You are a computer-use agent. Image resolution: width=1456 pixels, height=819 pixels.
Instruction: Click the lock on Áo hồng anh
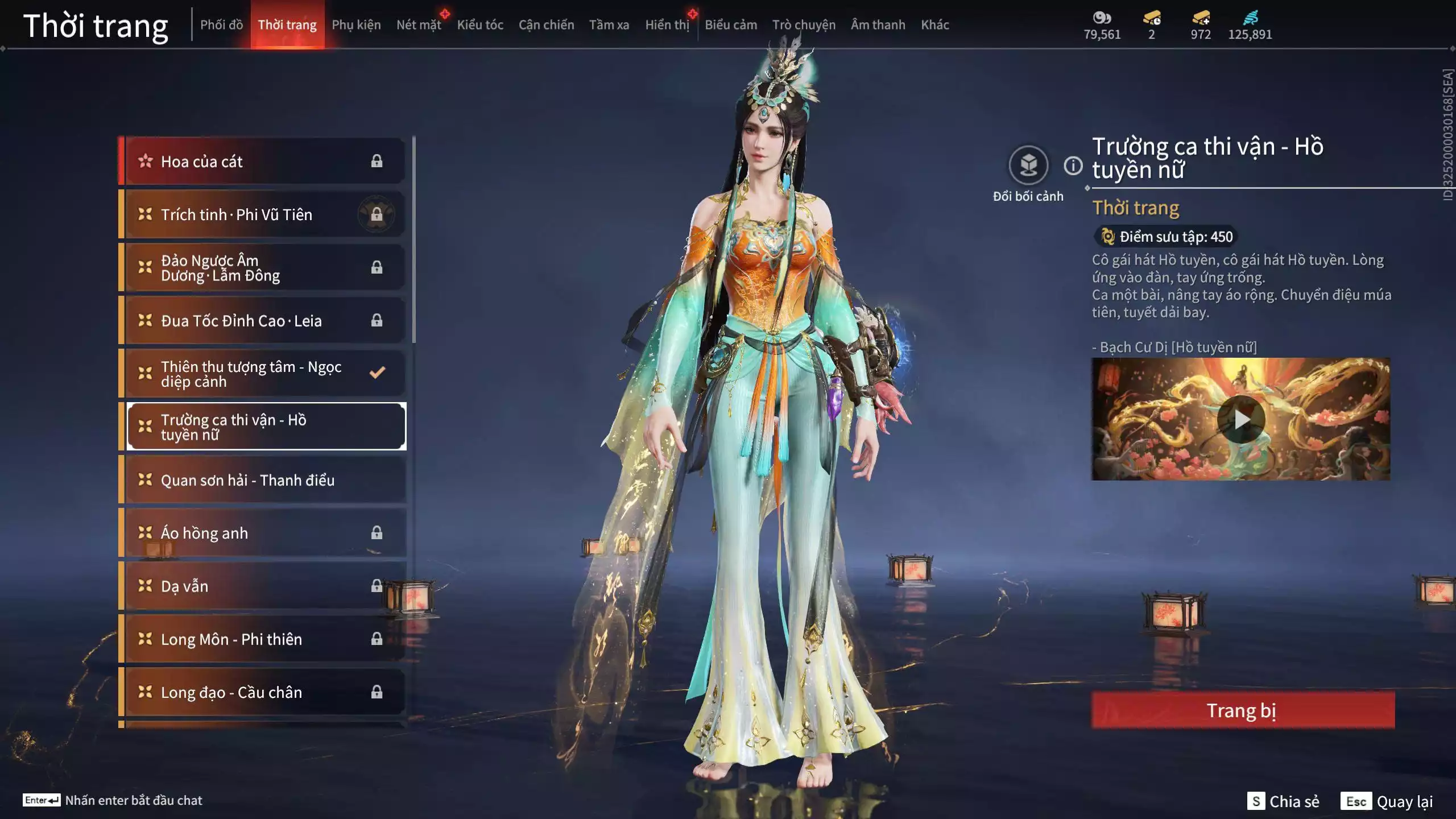377,533
